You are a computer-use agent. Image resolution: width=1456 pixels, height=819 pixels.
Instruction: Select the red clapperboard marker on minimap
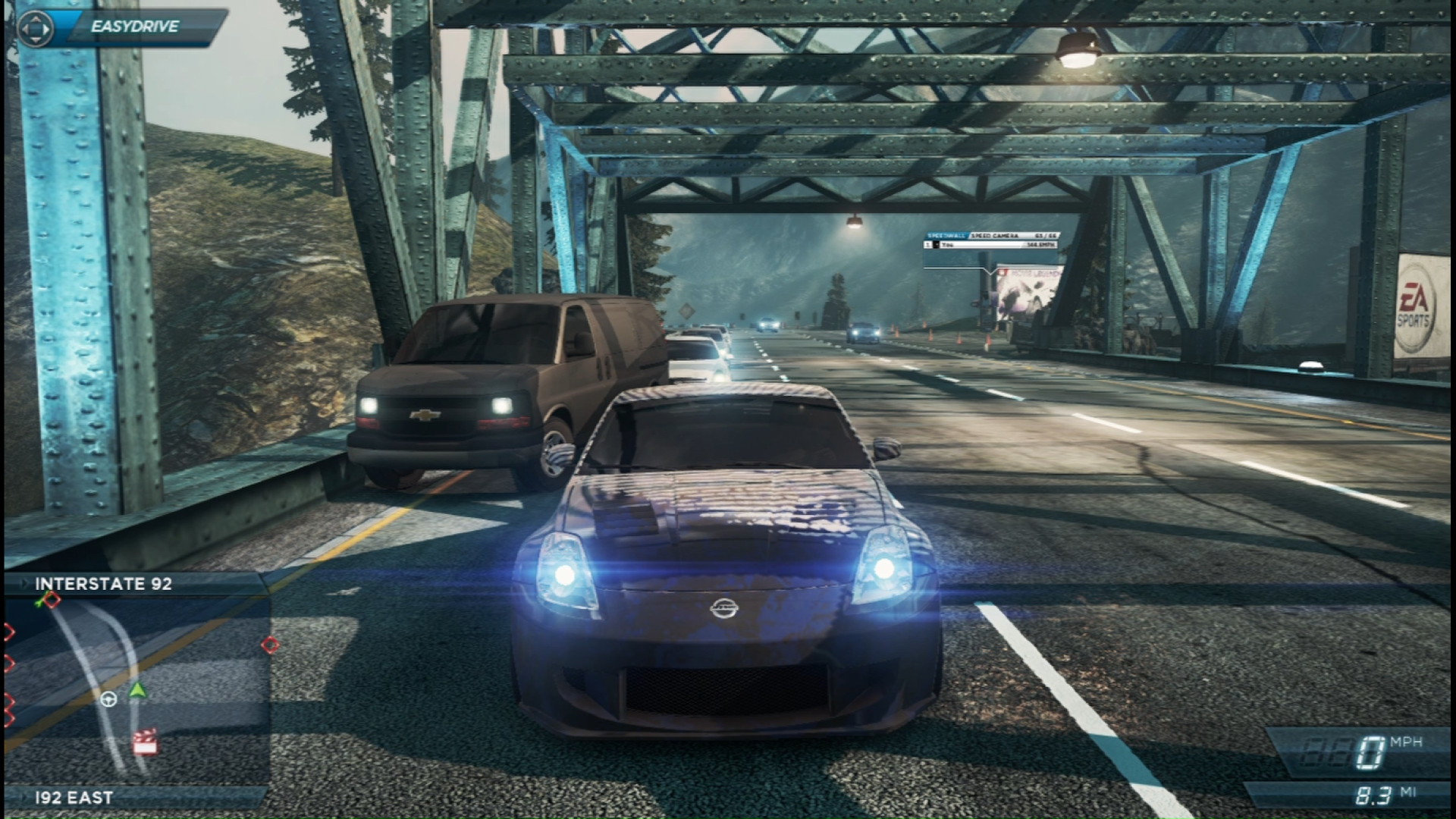145,742
